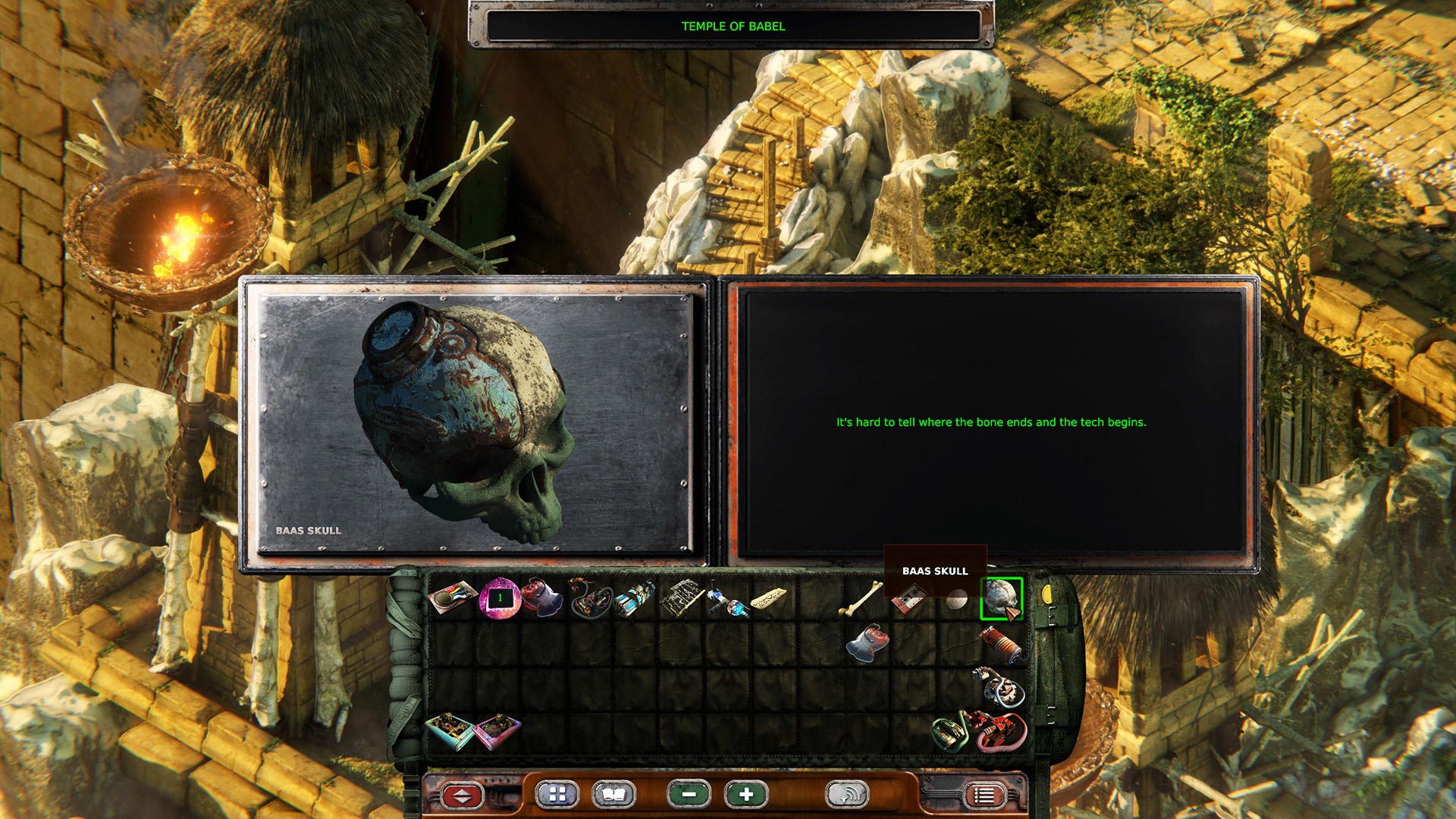Click the broadcast signal icon

click(x=846, y=794)
